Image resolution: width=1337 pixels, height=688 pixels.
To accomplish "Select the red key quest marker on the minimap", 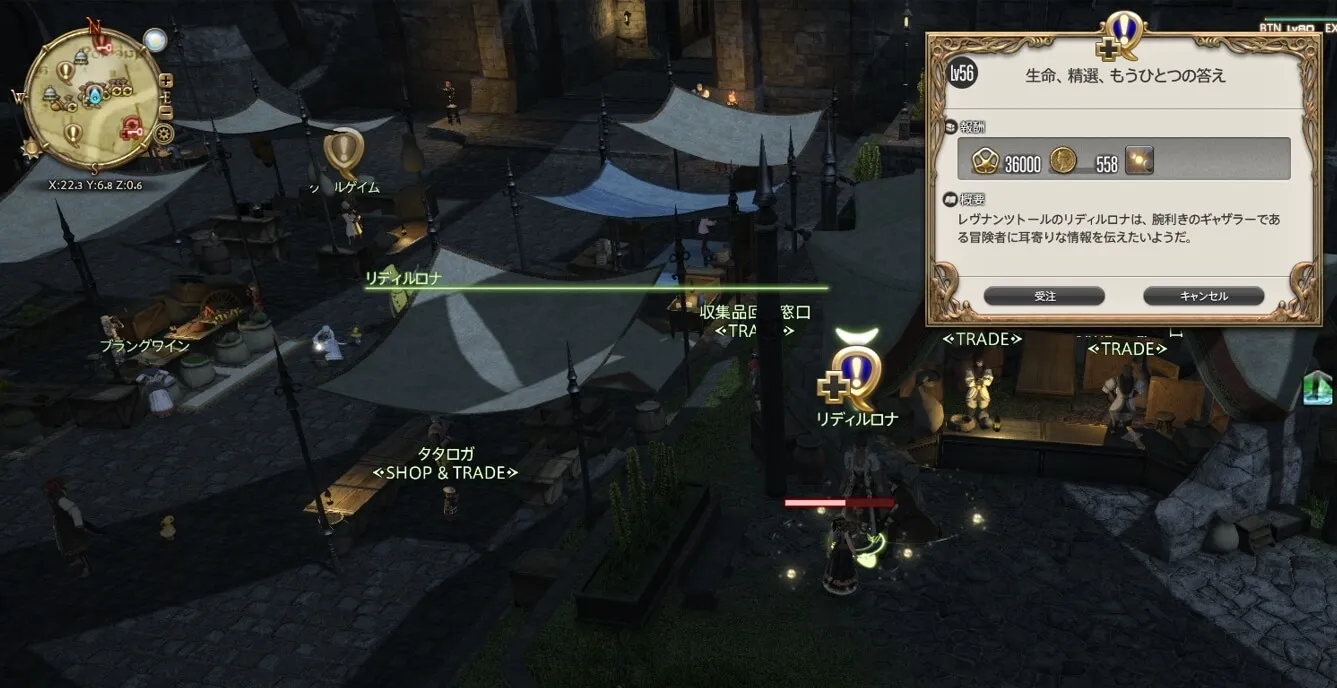I will pos(132,127).
